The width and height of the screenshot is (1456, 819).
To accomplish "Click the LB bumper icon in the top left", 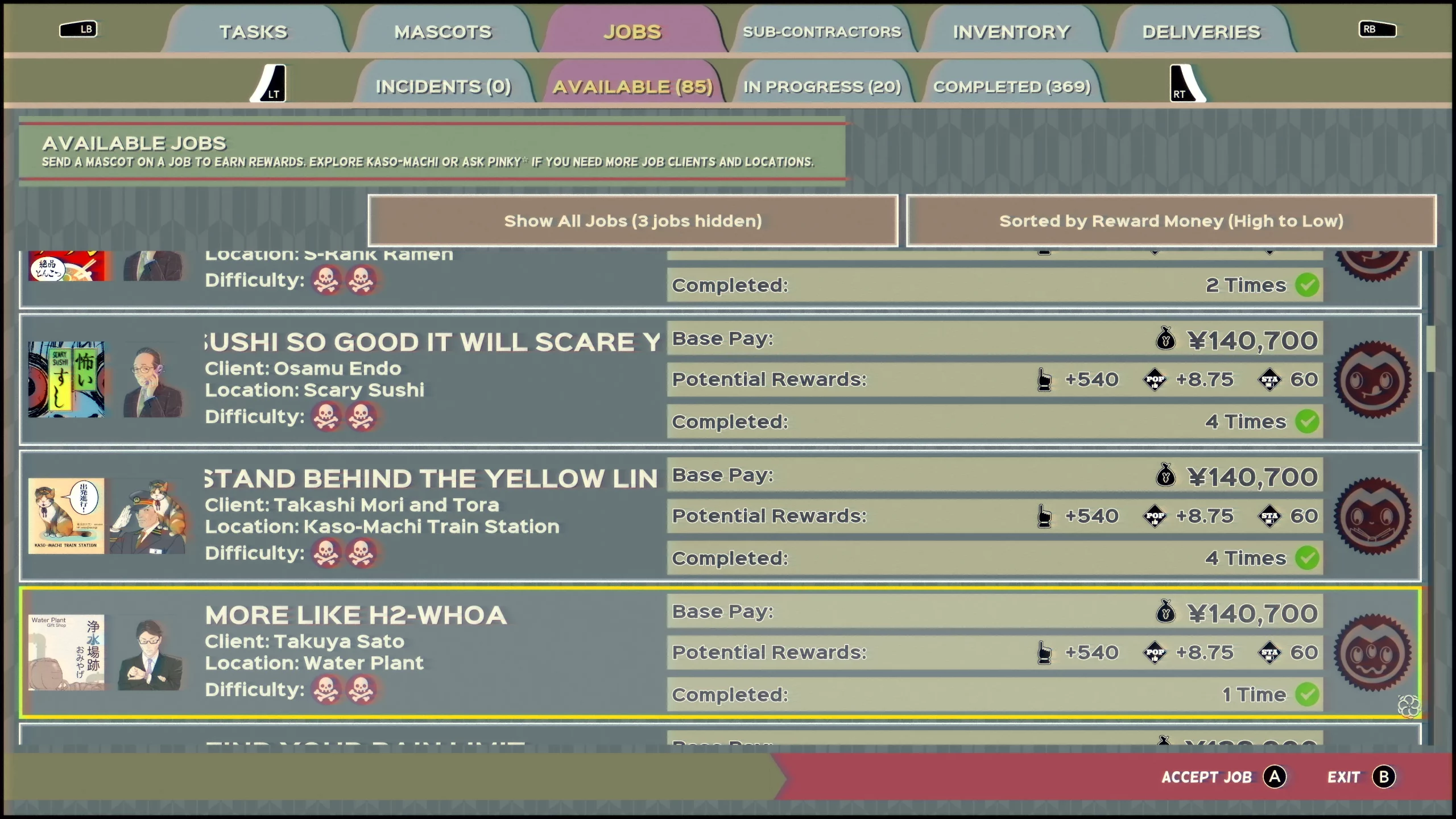I will click(80, 30).
